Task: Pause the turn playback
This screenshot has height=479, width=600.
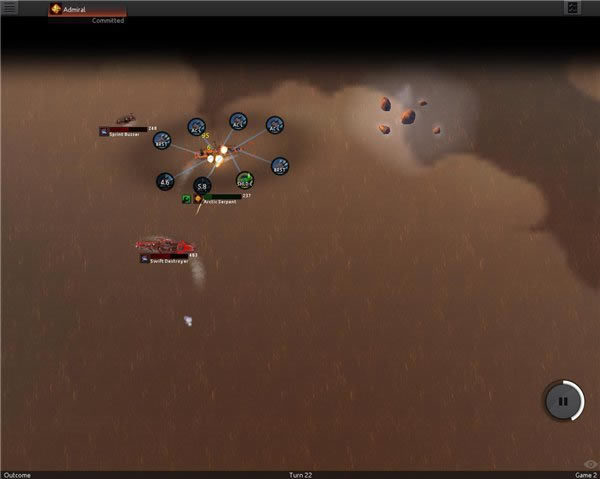Action: pos(563,401)
